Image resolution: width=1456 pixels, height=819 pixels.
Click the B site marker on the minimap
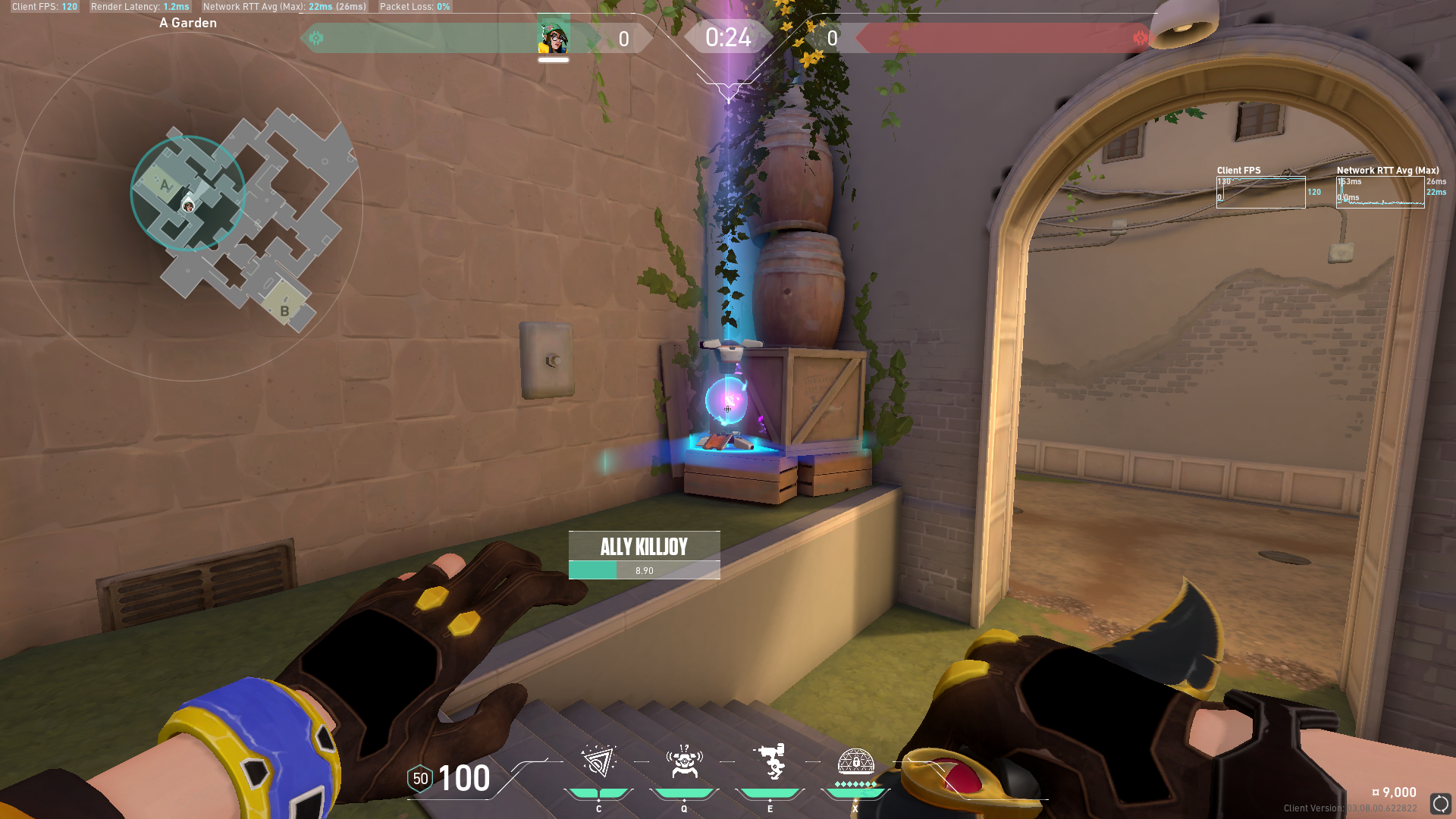pyautogui.click(x=284, y=311)
